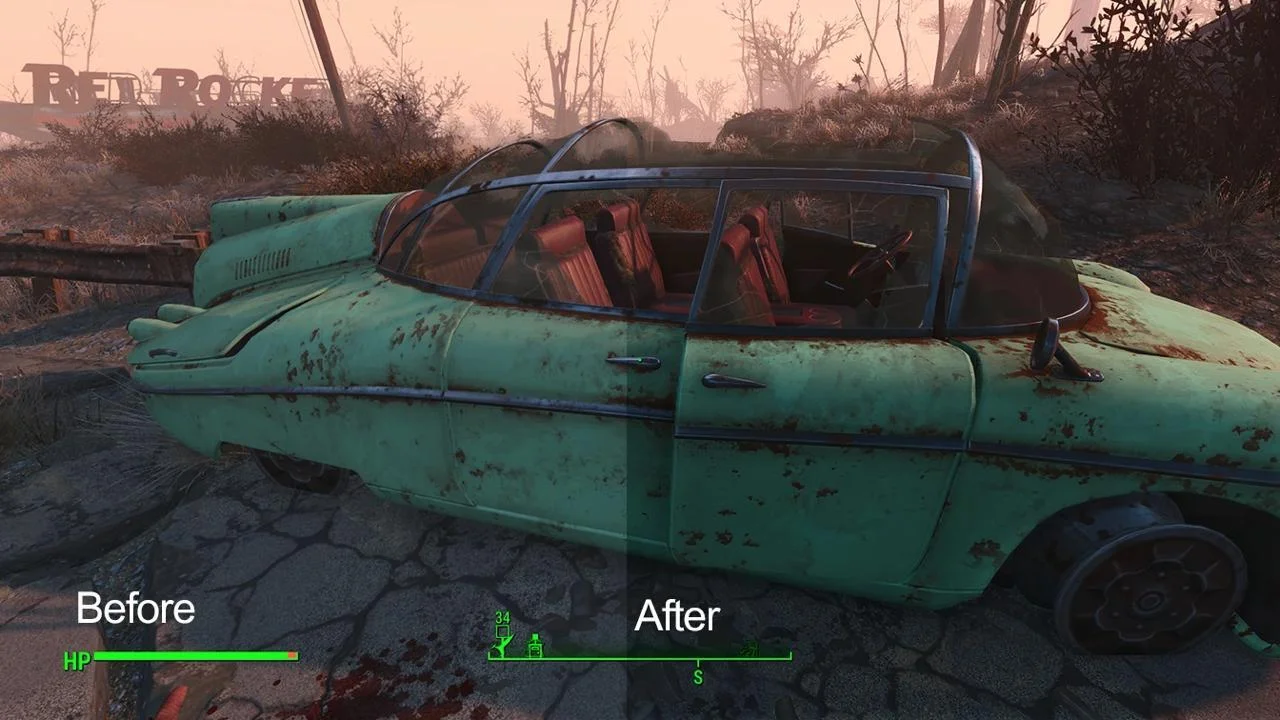1280x720 pixels.
Task: Click the S heading letter under the compass
Action: [698, 678]
